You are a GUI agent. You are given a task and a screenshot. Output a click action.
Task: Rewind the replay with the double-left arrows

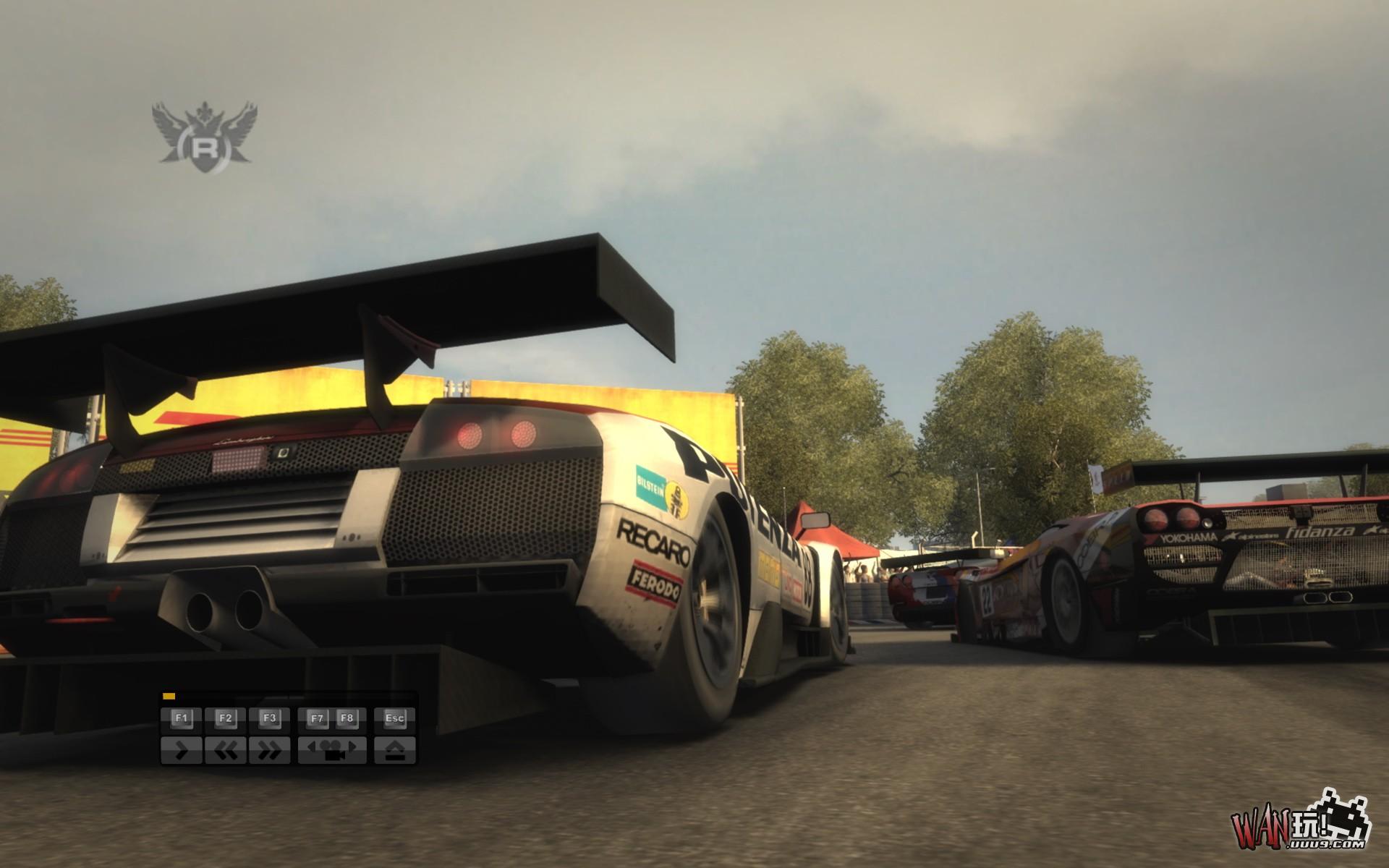pos(225,750)
